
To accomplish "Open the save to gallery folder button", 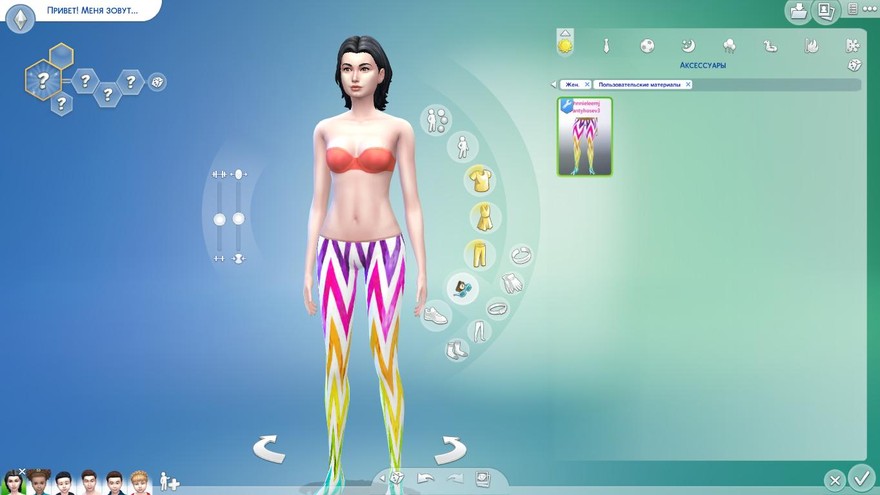I will (x=799, y=11).
